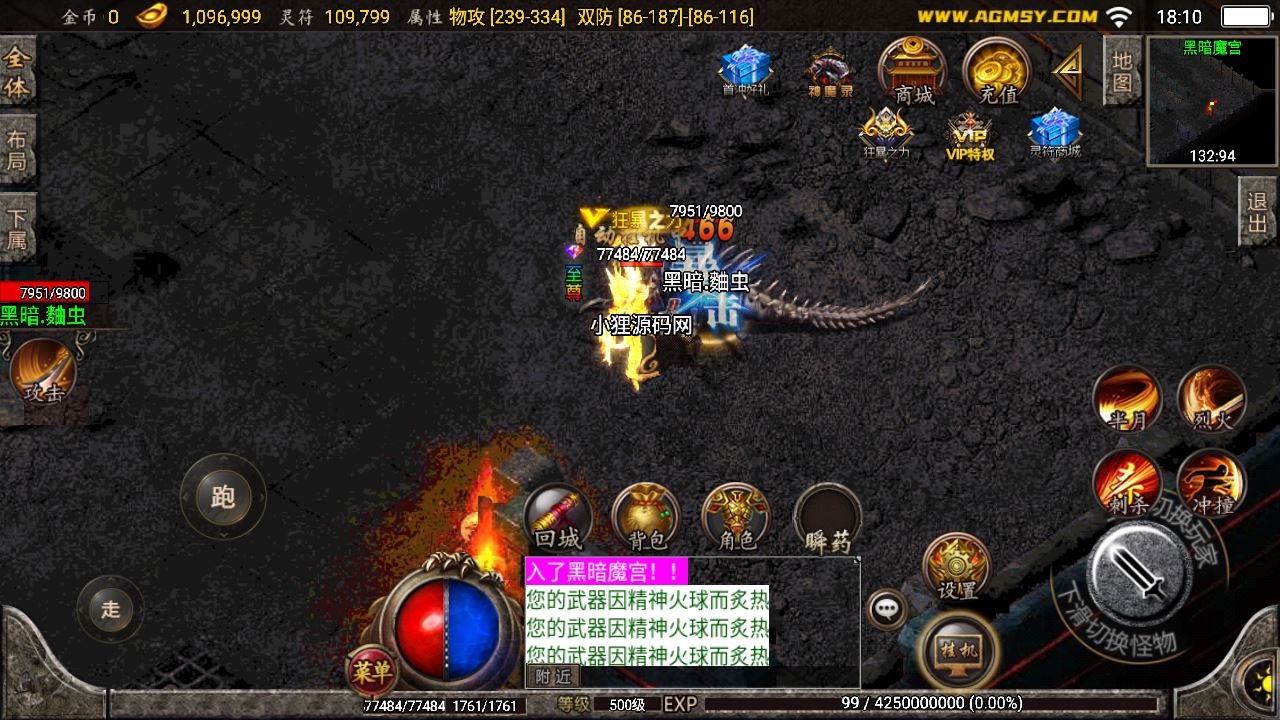Trigger the 冲撞 charge skill
This screenshot has width=1280, height=720.
[x=1212, y=482]
